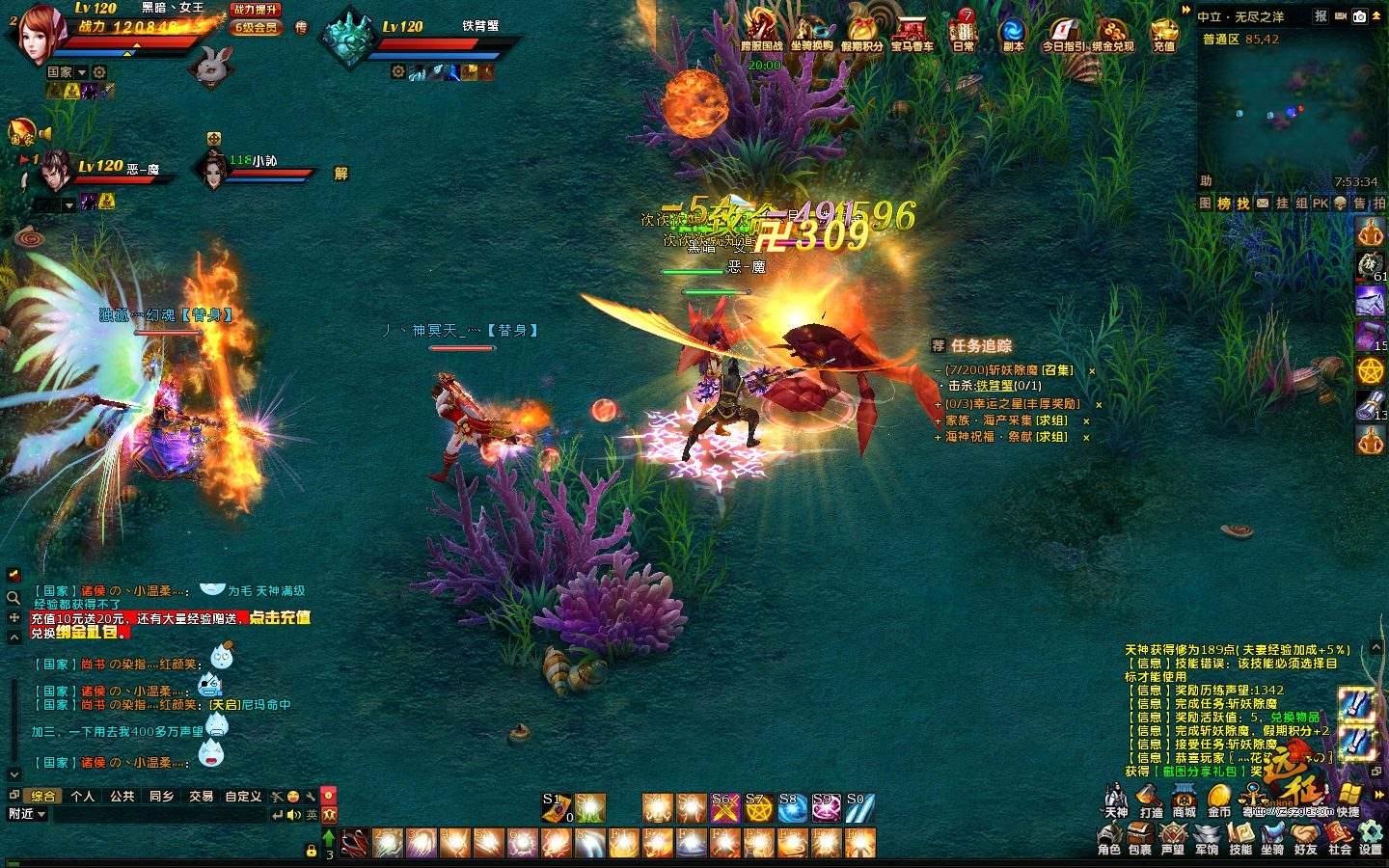The image size is (1389, 868).
Task: Click the 充值 recharge icon
Action: [1164, 34]
